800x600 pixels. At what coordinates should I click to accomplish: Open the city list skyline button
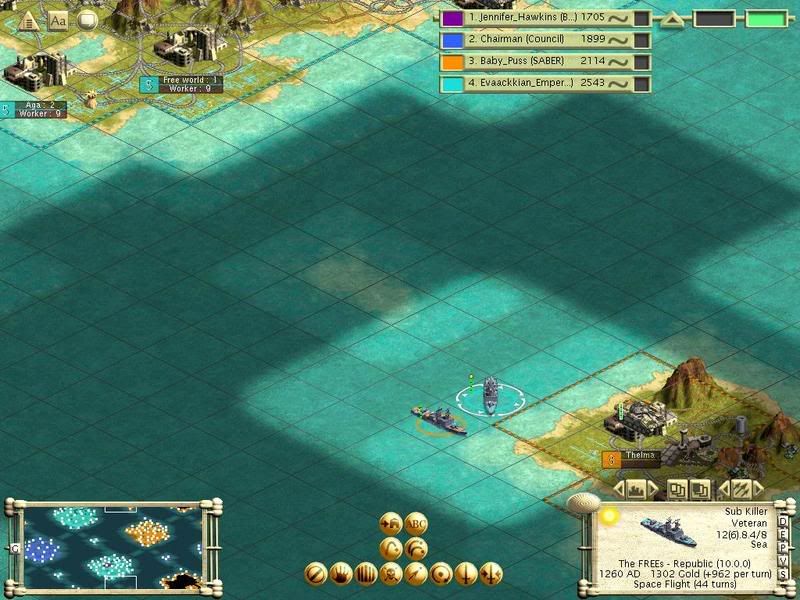click(x=634, y=489)
